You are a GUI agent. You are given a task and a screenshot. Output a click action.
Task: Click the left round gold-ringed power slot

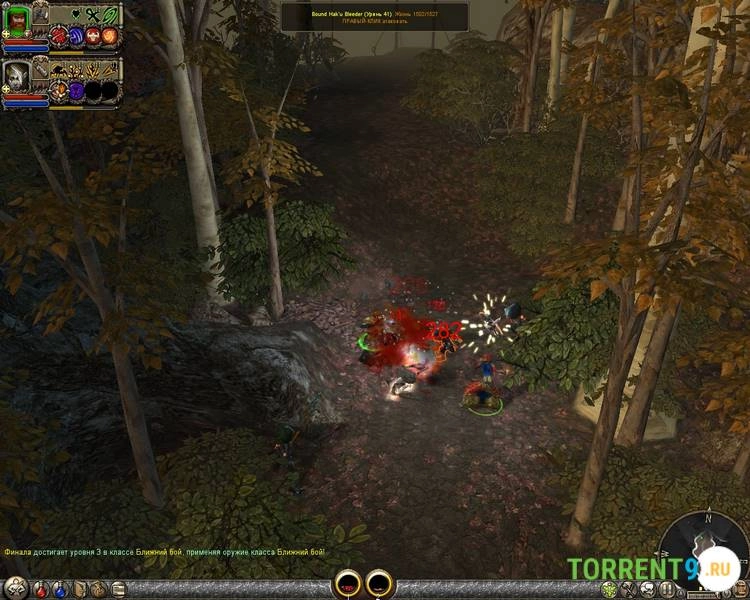pyautogui.click(x=348, y=584)
